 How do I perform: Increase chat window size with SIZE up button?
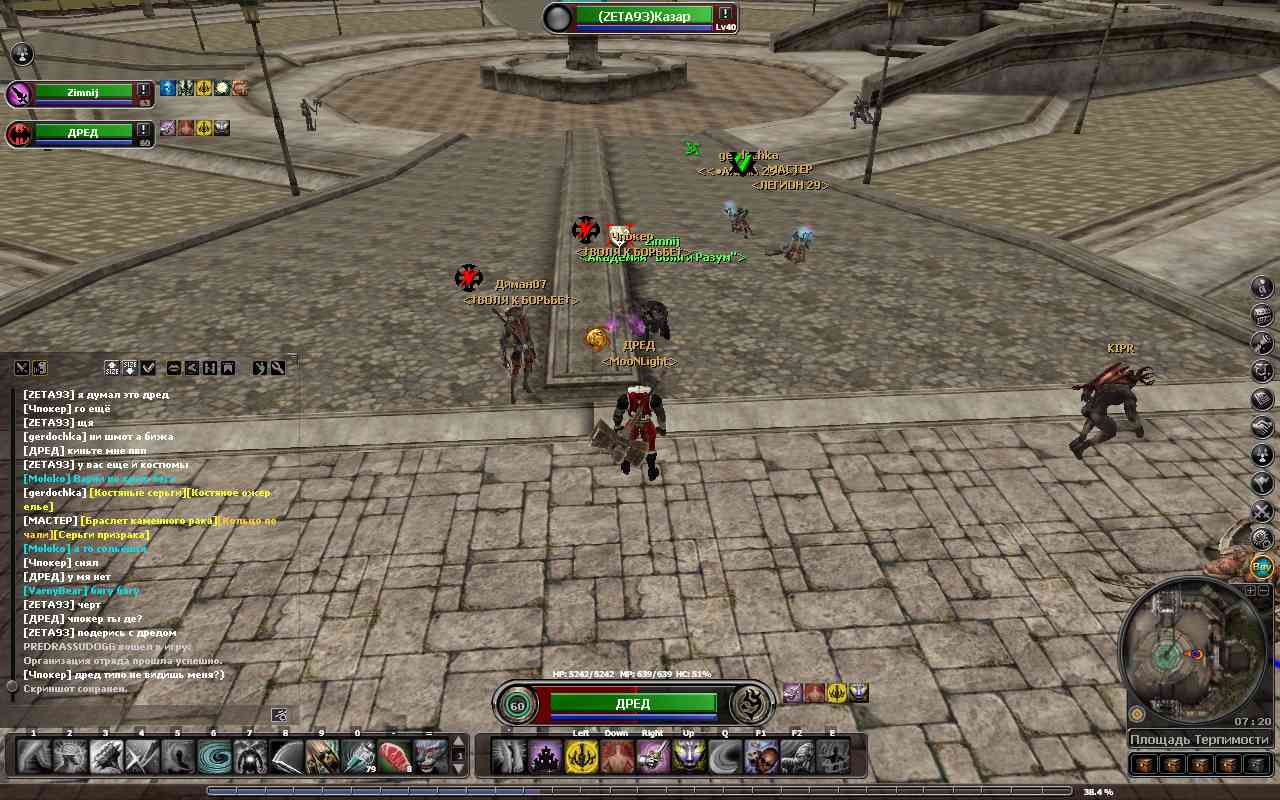pos(112,368)
